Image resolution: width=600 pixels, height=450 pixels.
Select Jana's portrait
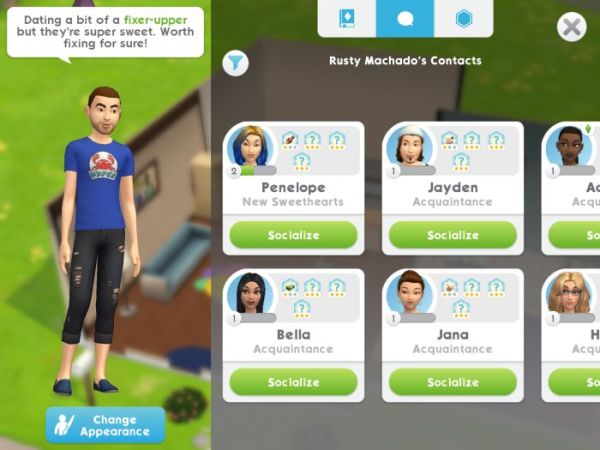tap(408, 293)
